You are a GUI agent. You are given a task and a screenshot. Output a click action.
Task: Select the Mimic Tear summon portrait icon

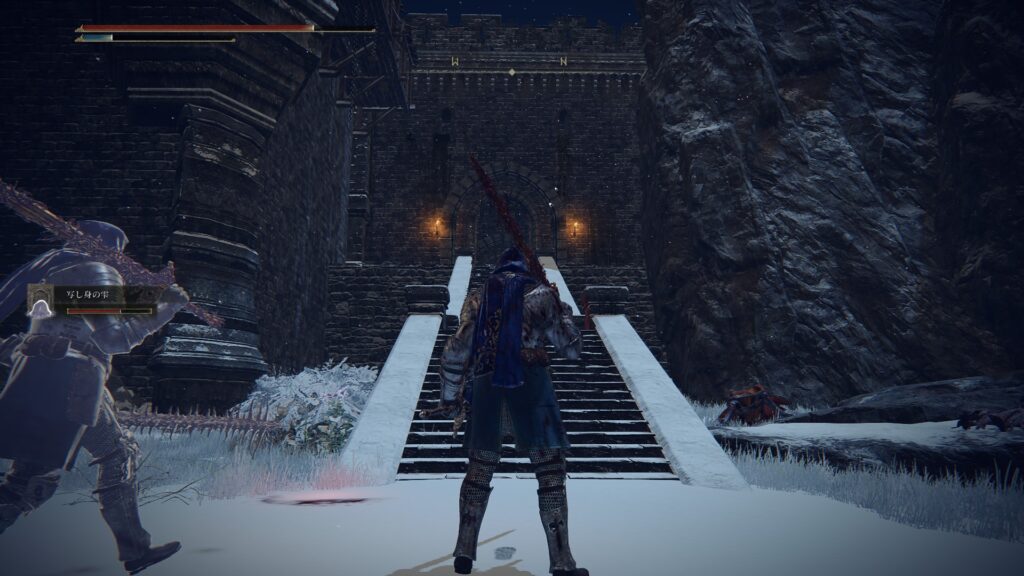pyautogui.click(x=40, y=298)
